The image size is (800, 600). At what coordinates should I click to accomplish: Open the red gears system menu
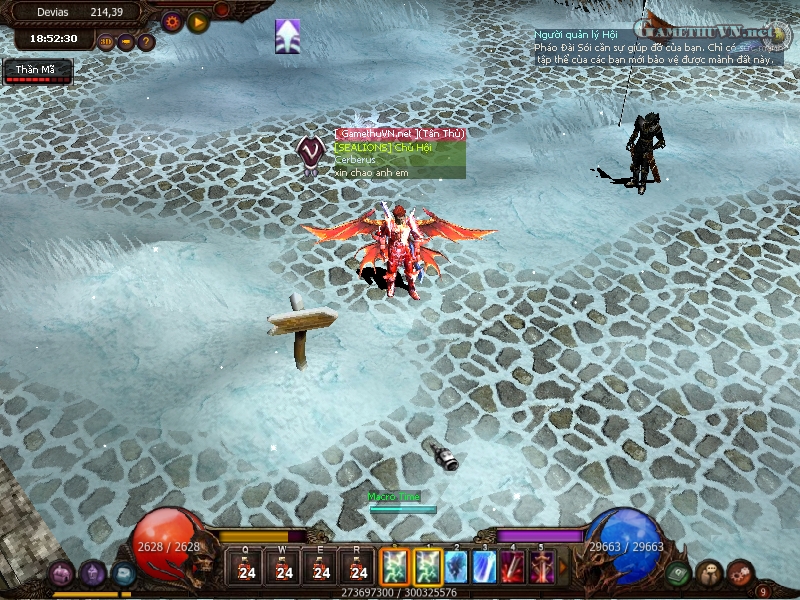click(x=739, y=573)
